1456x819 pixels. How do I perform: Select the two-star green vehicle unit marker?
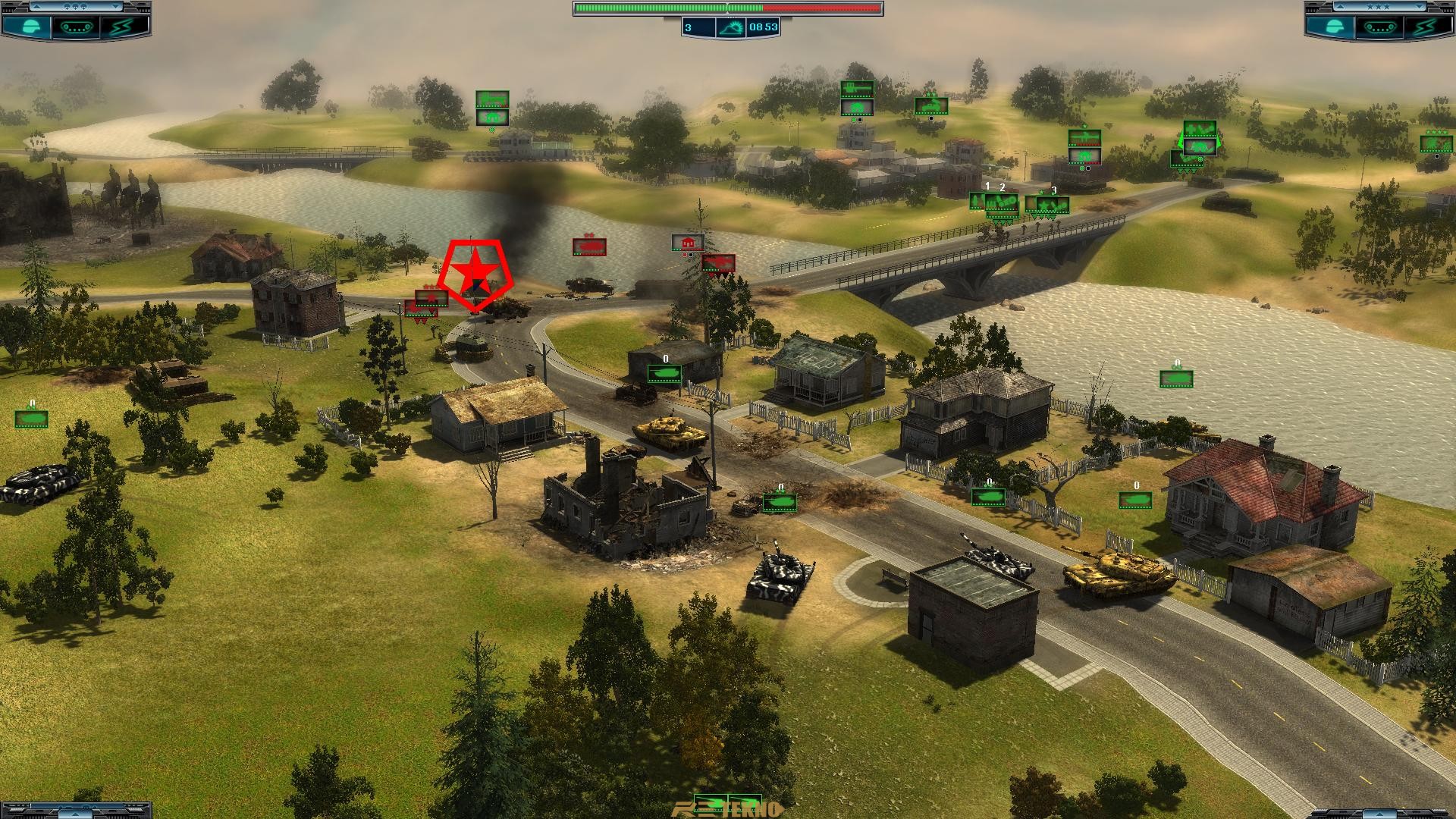point(930,105)
